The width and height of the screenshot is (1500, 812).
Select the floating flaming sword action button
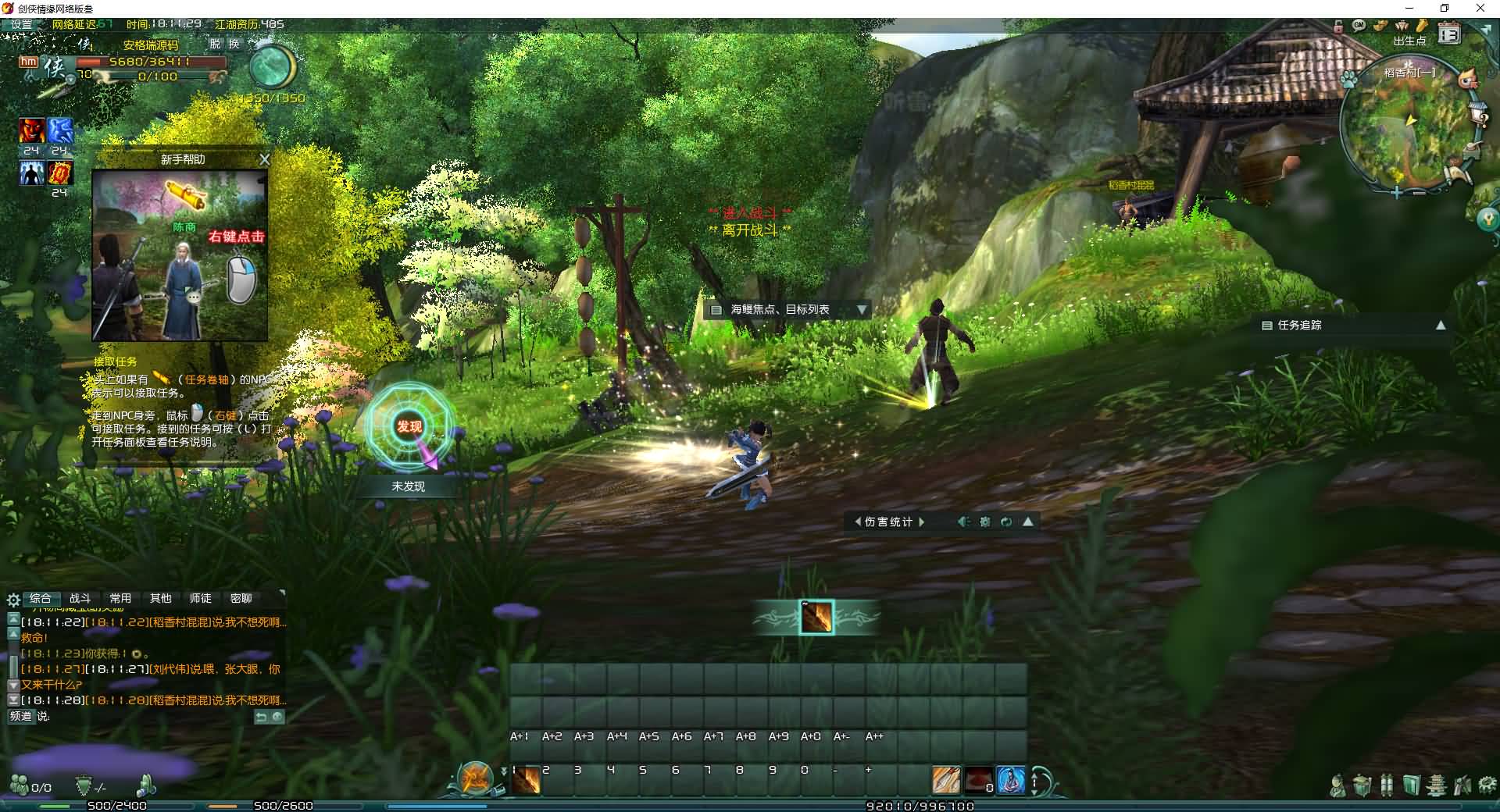coord(816,618)
